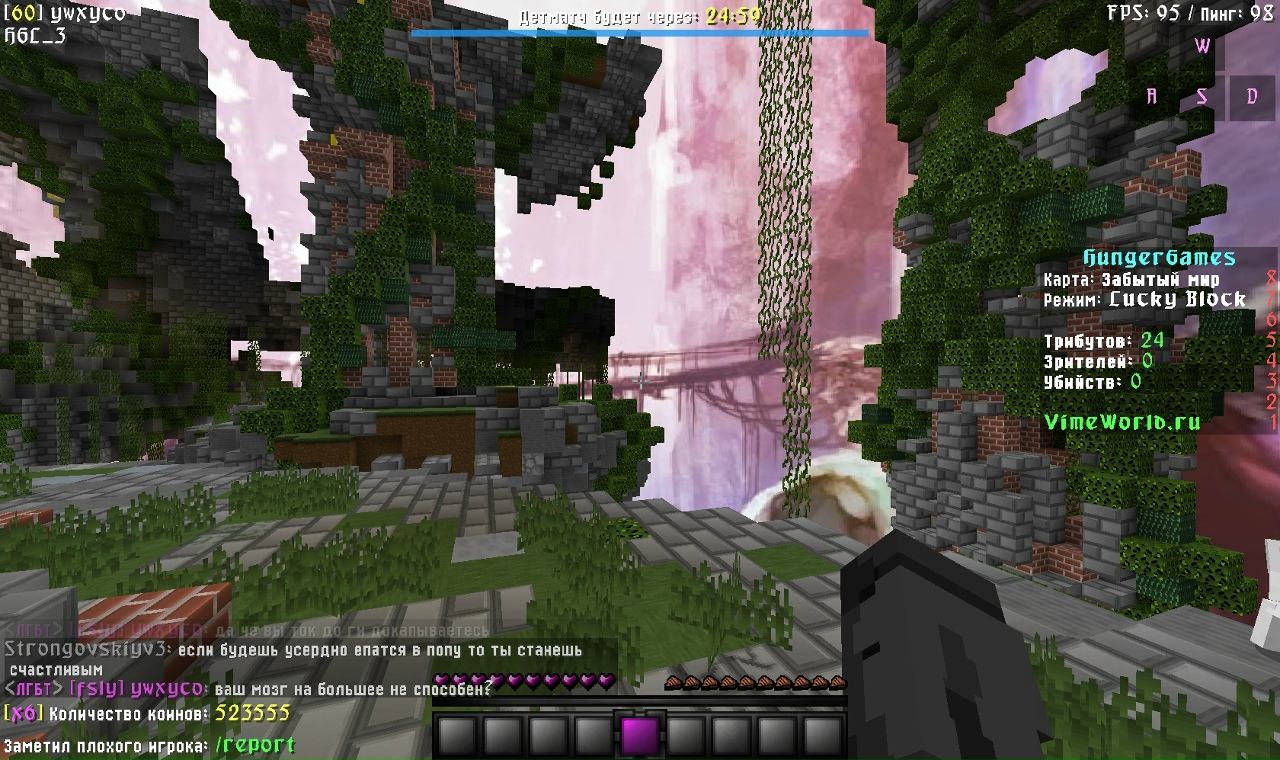This screenshot has height=760, width=1280.
Task: Click the green /report command in chat
Action: coord(255,745)
